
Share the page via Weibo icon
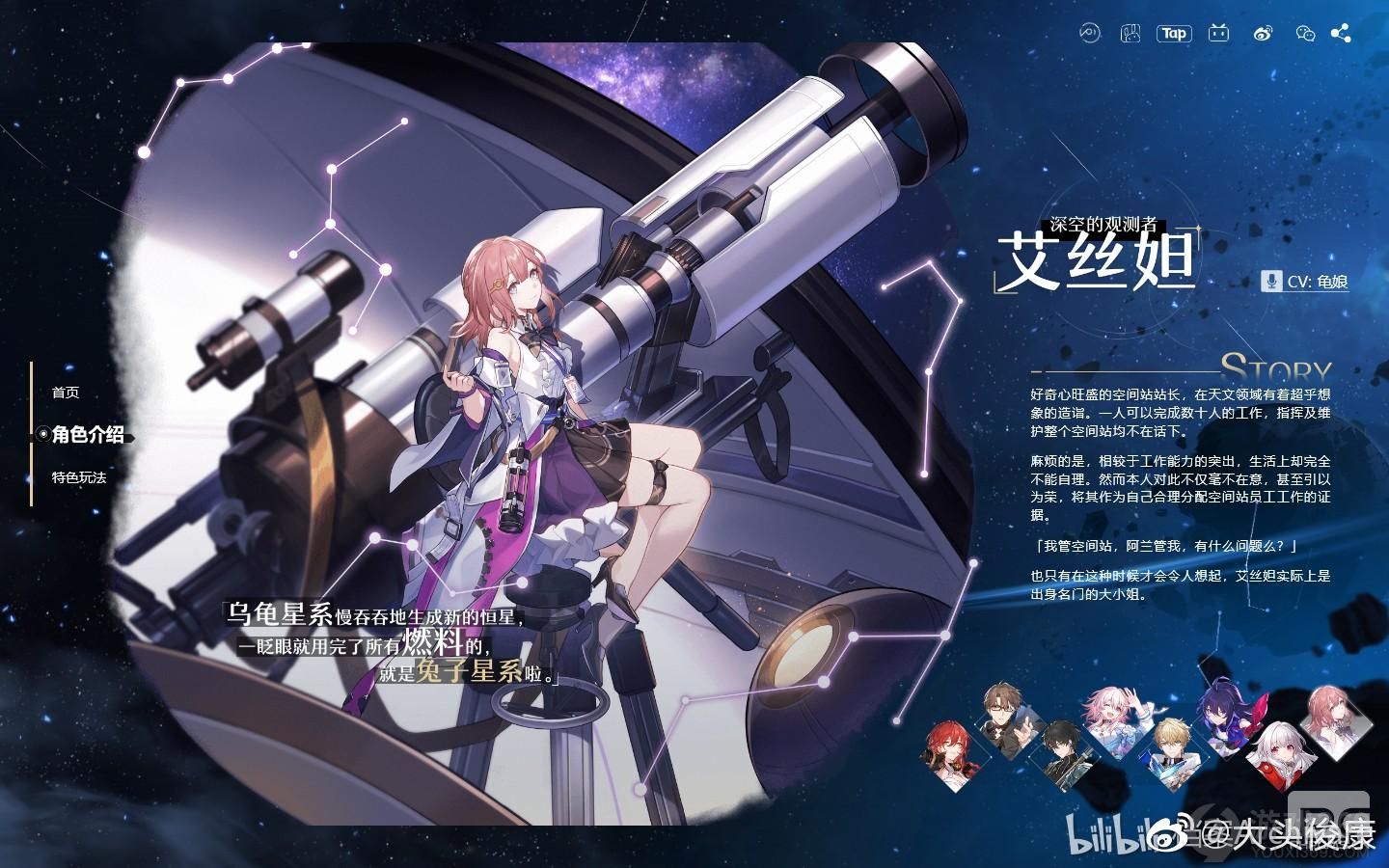(1262, 33)
